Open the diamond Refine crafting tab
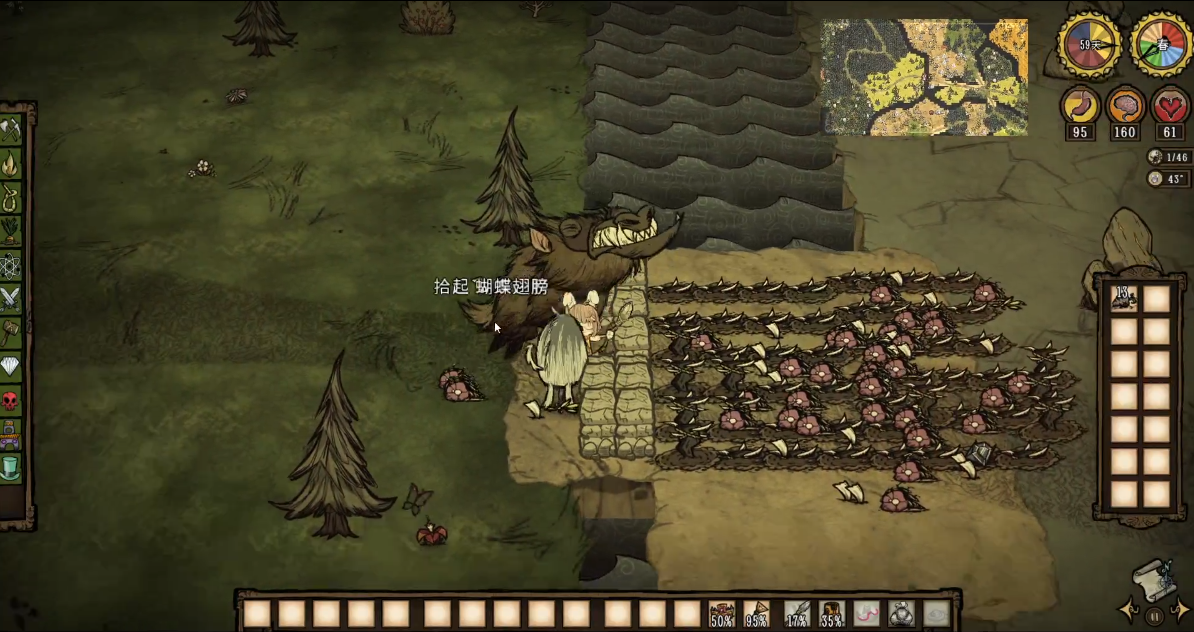The height and width of the screenshot is (632, 1194). click(x=11, y=366)
